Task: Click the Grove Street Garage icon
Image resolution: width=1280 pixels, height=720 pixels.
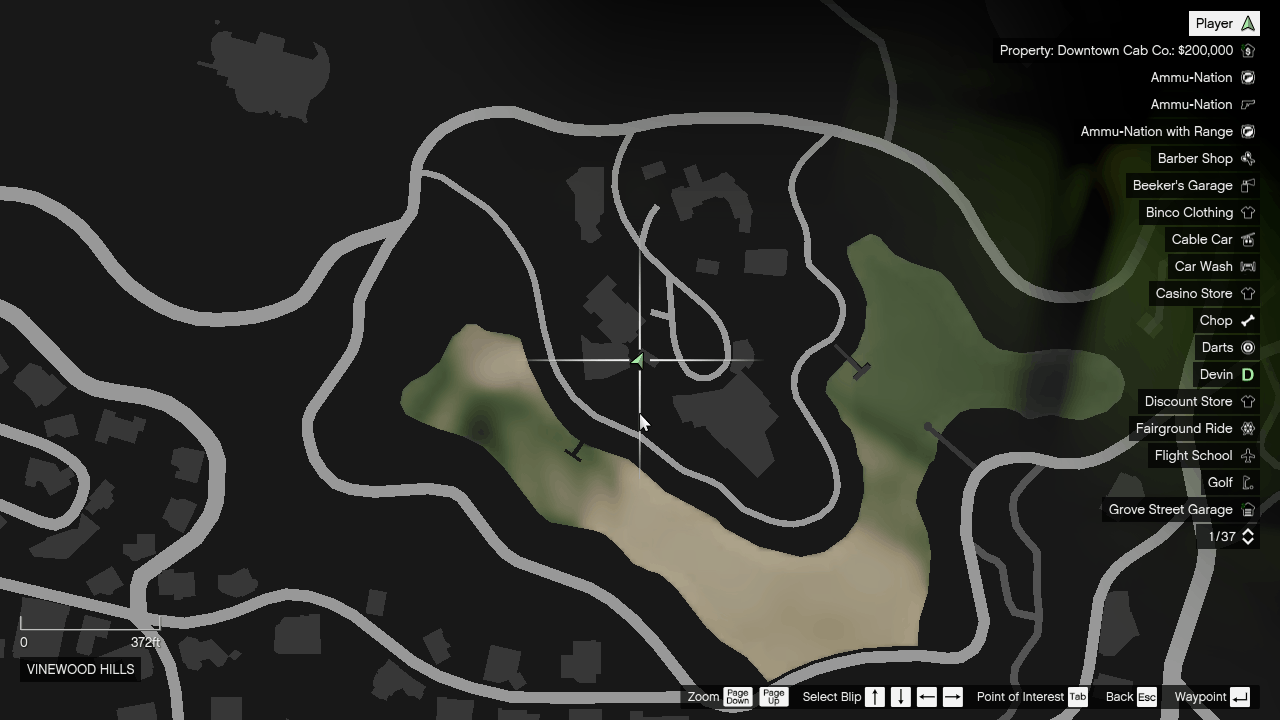Action: coord(1246,509)
